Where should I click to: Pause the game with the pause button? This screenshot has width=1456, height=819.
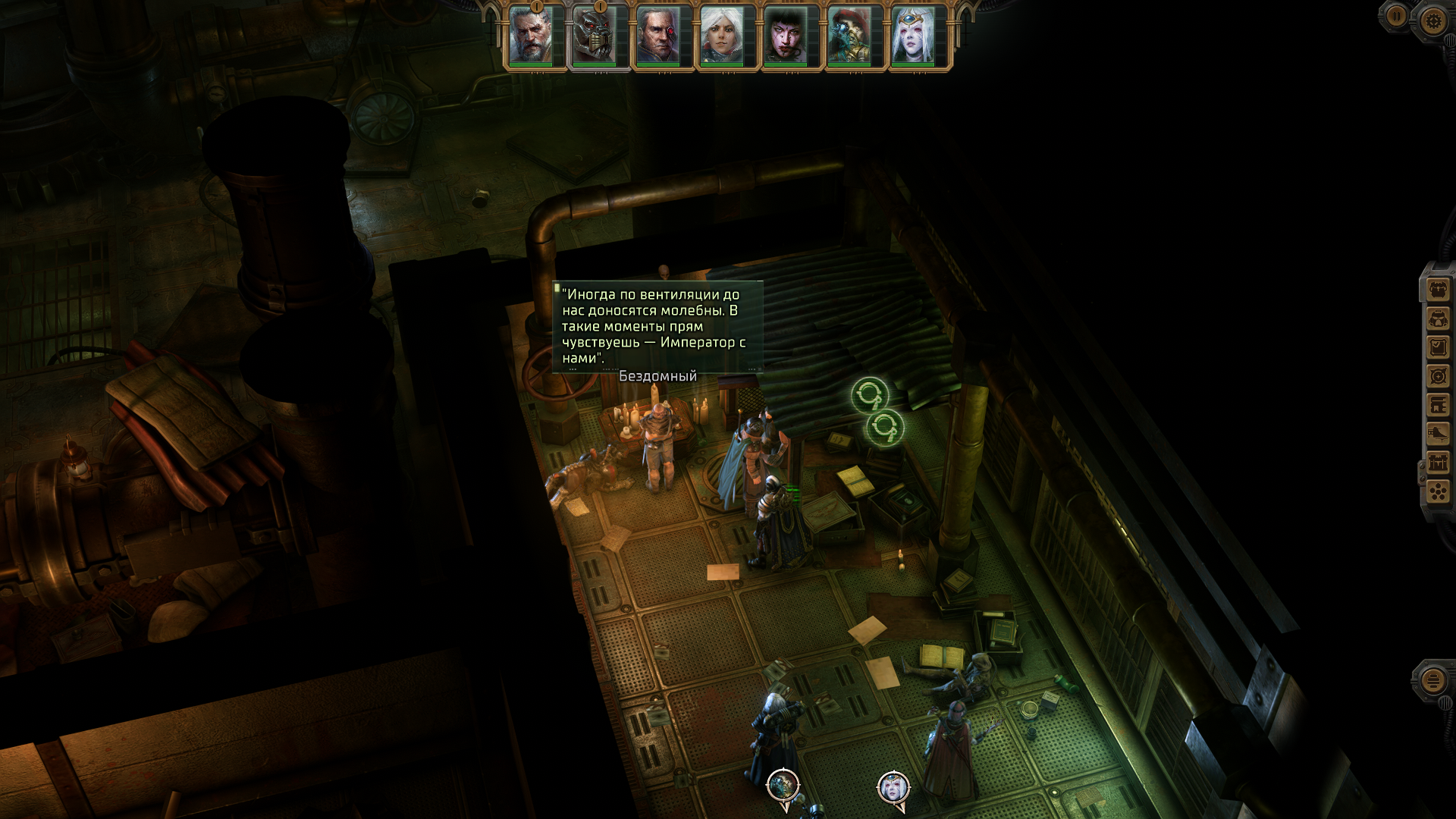tap(1395, 16)
